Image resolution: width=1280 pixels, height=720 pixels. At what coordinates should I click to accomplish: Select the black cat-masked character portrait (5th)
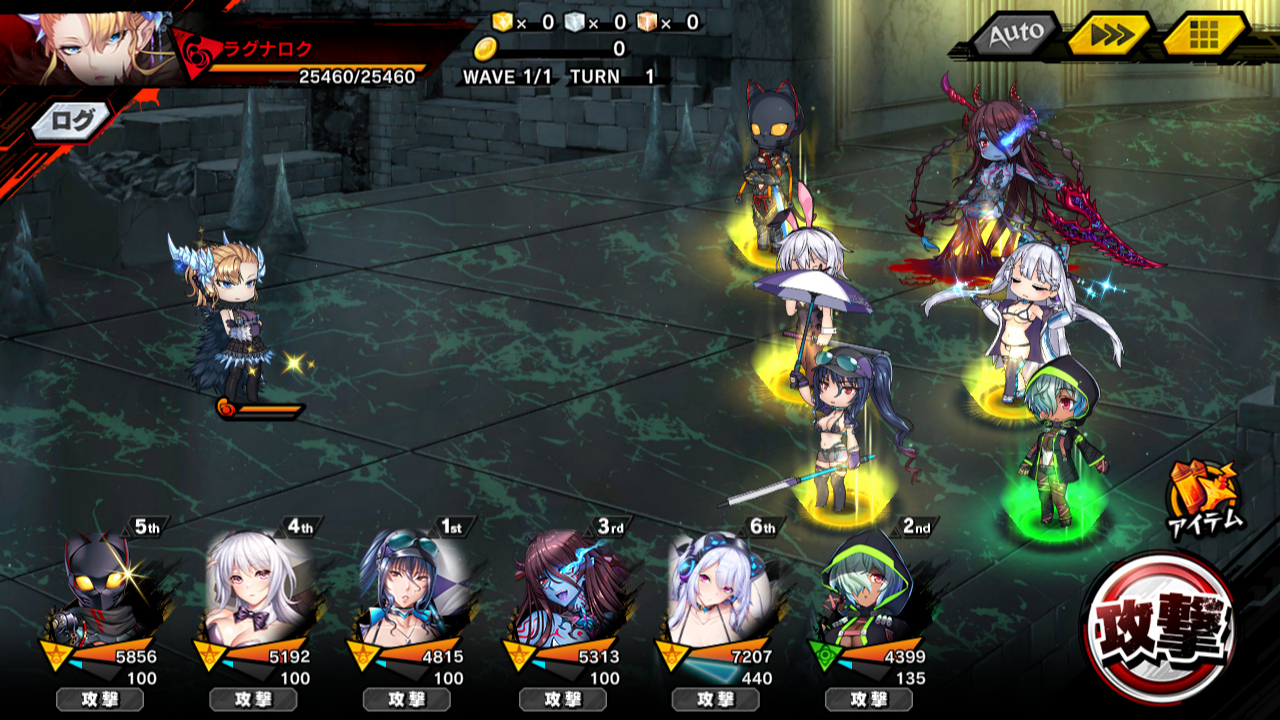[100, 590]
